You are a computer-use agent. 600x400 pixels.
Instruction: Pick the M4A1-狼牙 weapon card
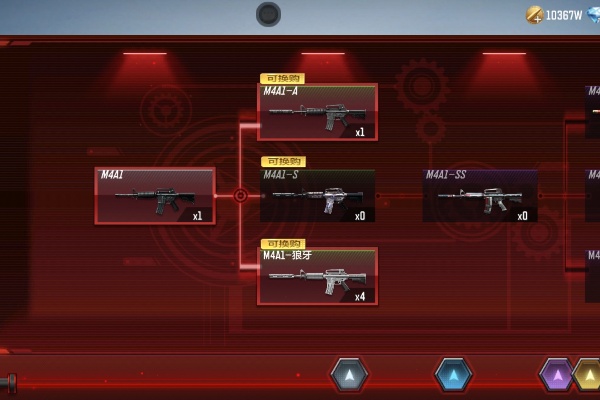318,276
